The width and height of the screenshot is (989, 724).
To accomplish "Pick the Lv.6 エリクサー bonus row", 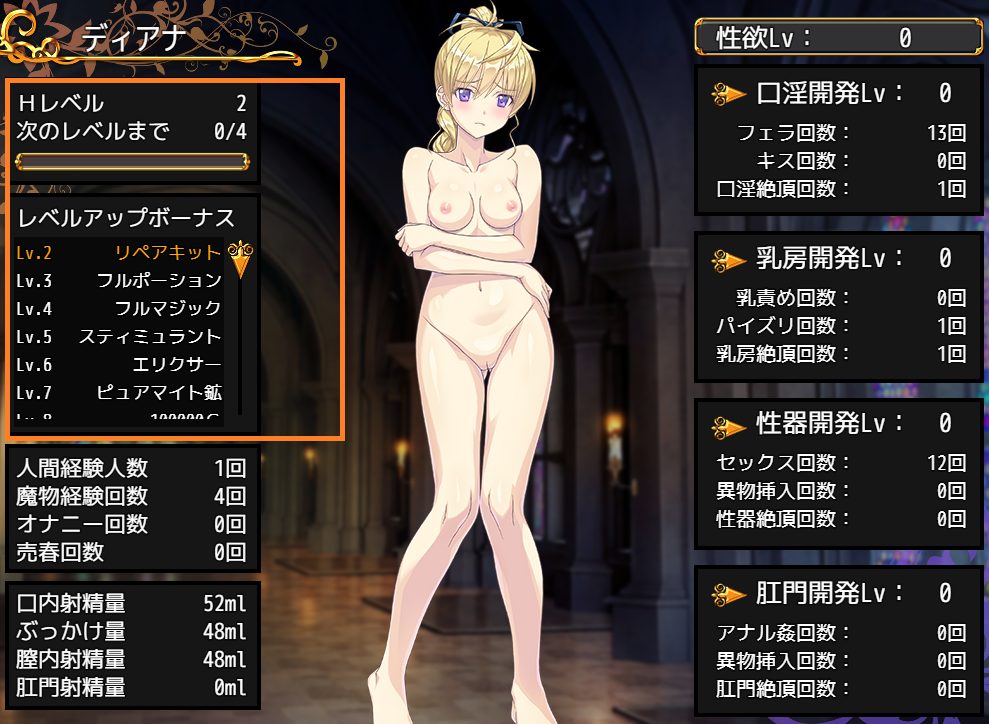I will [120, 364].
